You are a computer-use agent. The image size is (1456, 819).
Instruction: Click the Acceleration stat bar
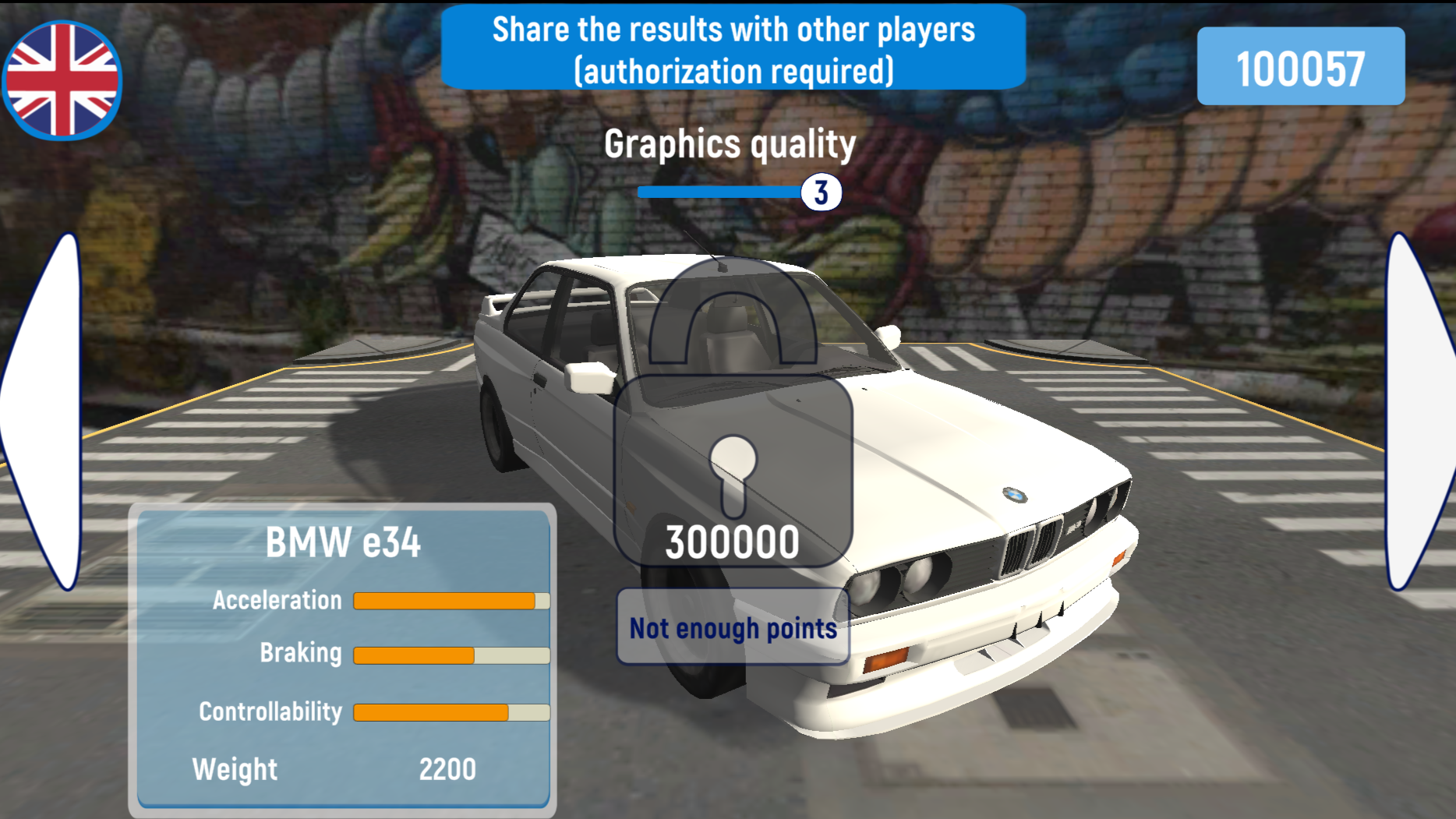[x=451, y=600]
